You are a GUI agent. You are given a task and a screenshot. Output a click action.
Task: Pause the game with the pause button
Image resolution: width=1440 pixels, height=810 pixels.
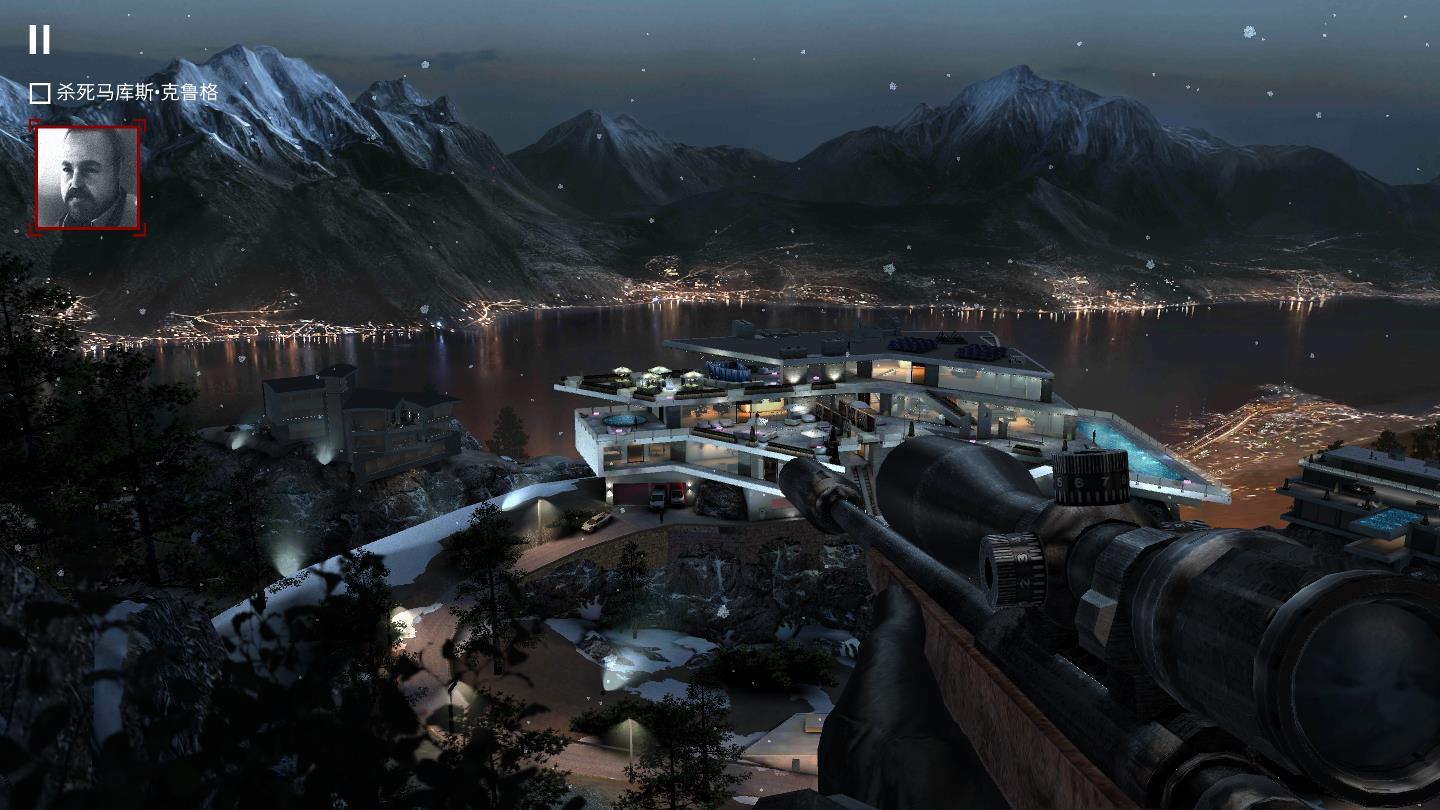point(39,39)
